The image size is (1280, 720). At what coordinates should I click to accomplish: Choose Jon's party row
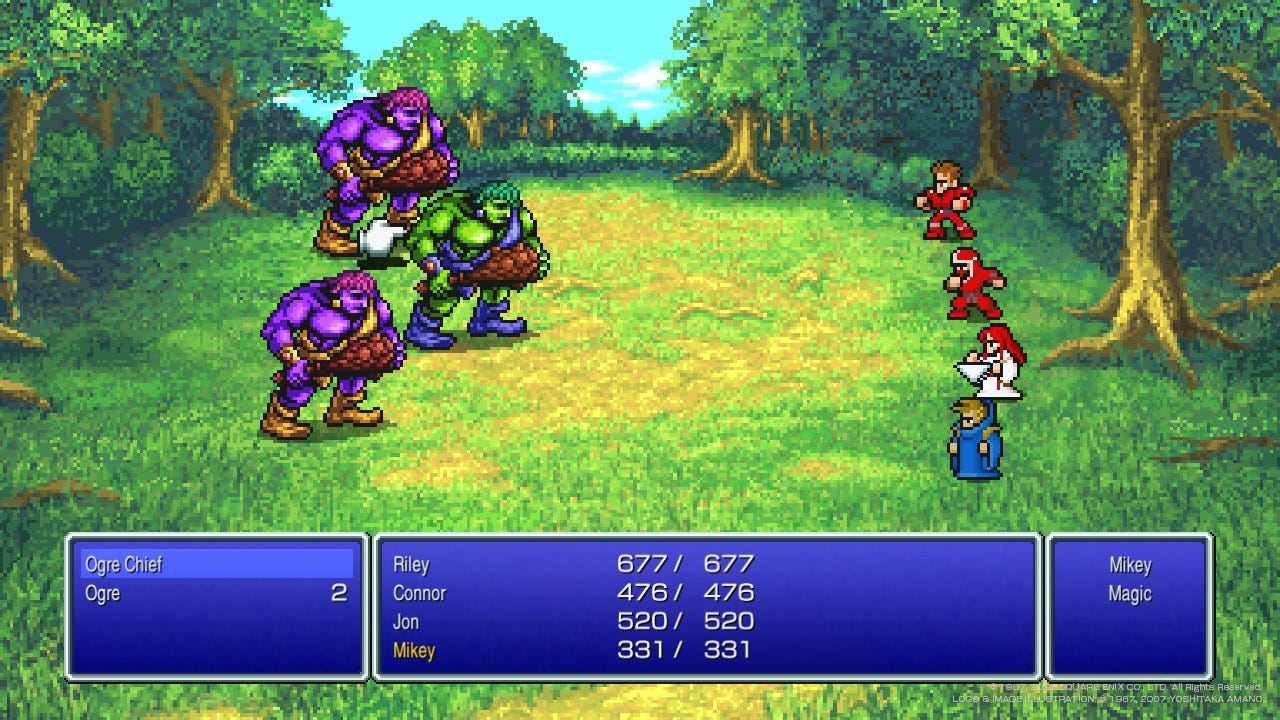[406, 622]
